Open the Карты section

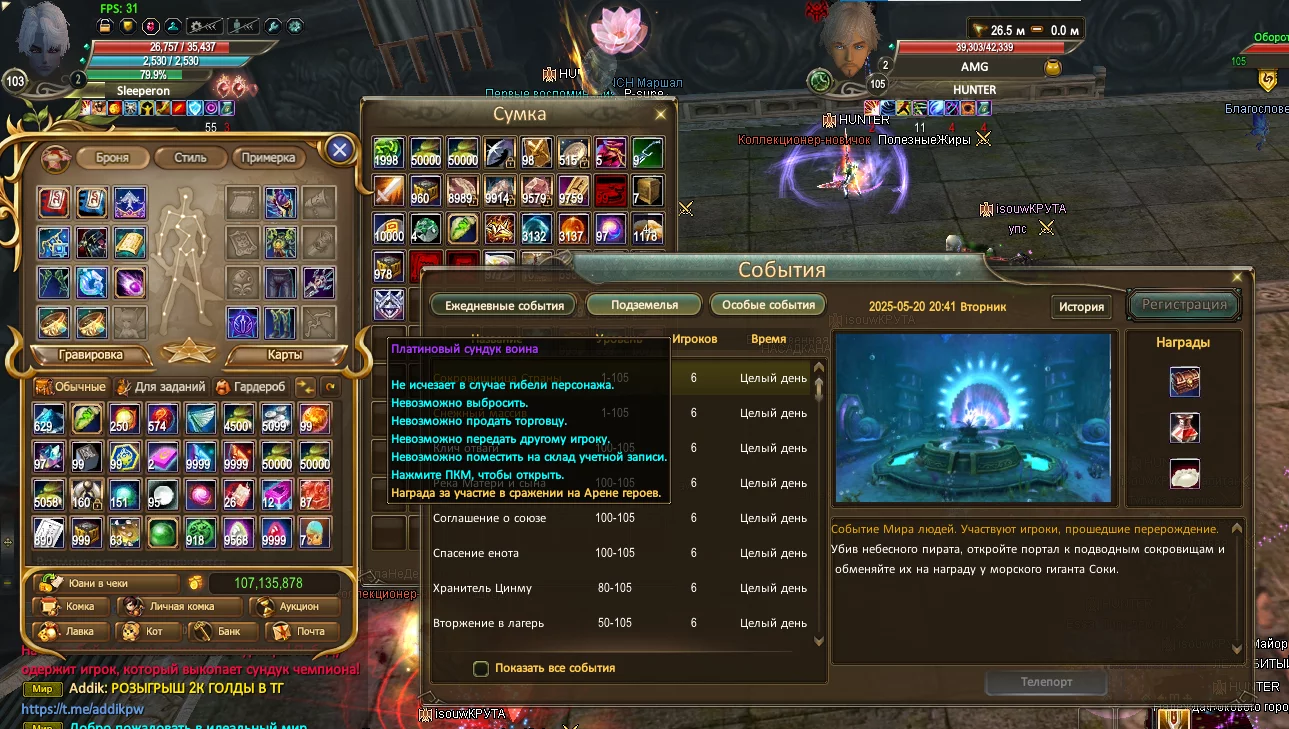pyautogui.click(x=284, y=355)
